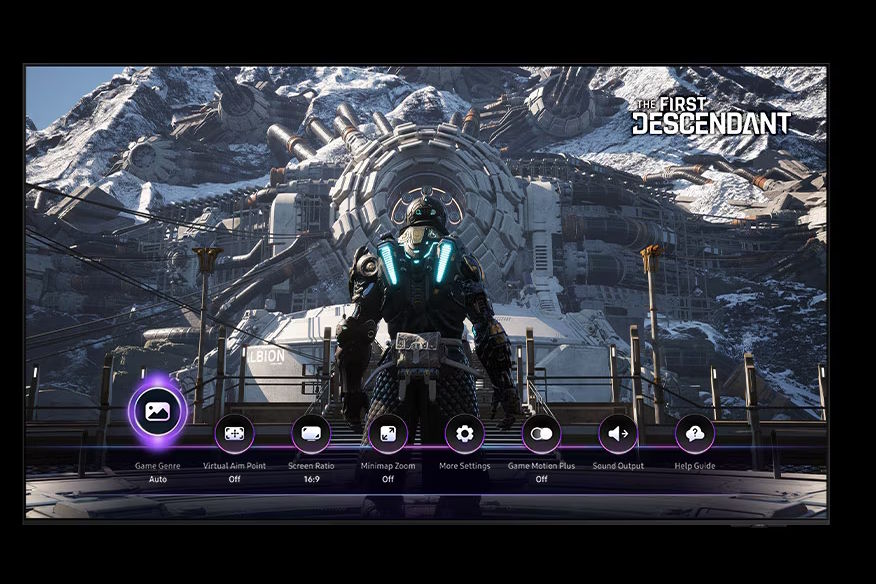Viewport: 876px width, 584px height.
Task: Open More Settings gear icon
Action: pos(464,434)
